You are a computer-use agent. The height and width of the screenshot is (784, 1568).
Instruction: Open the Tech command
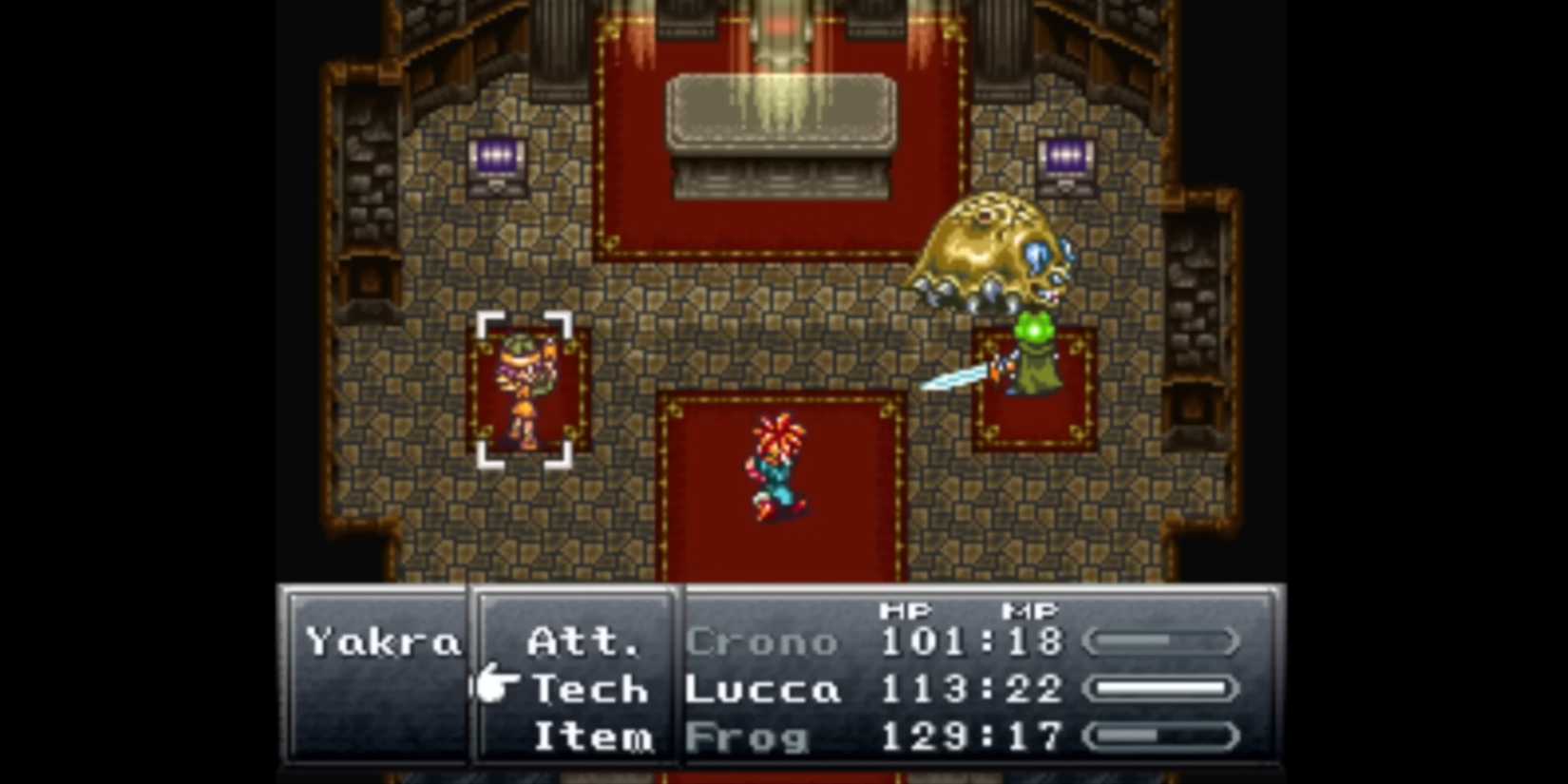tap(587, 689)
